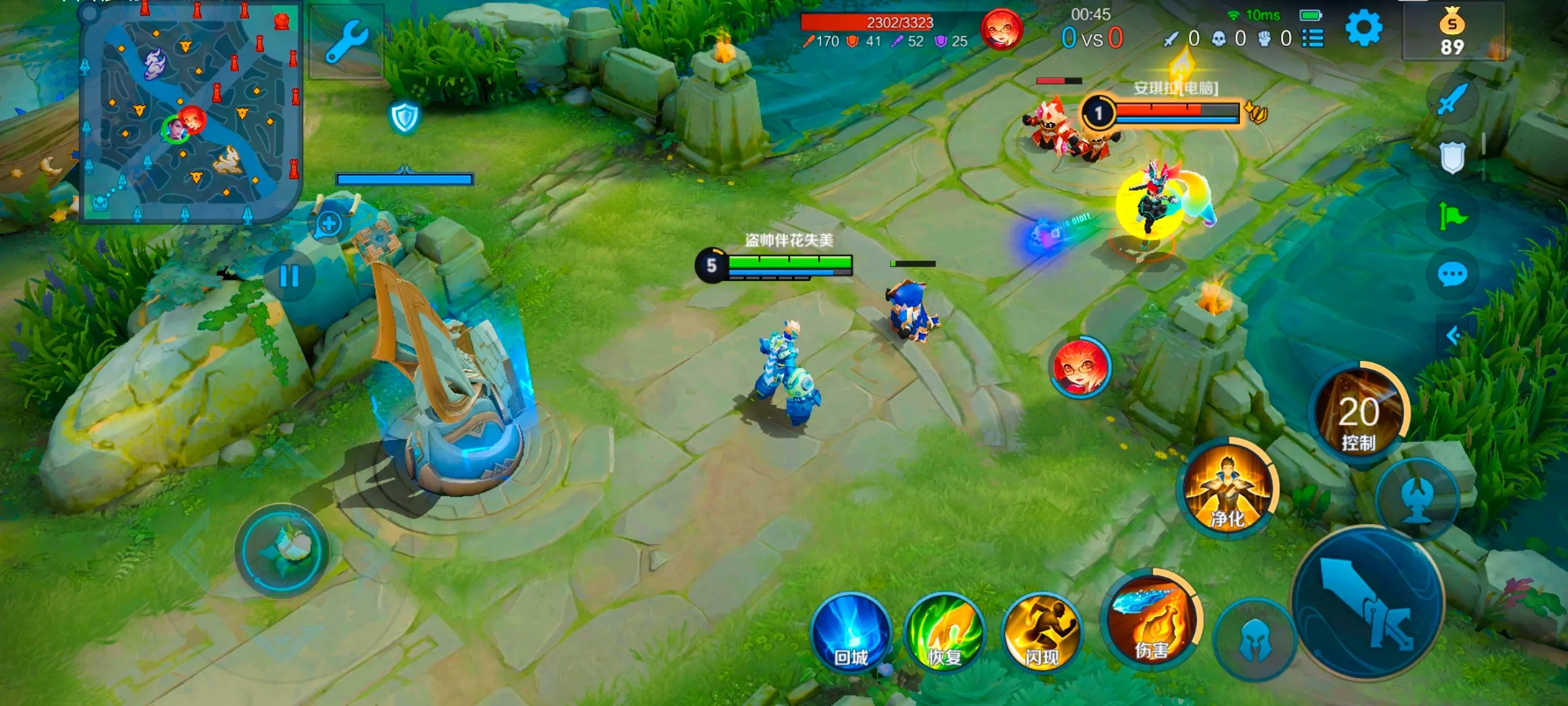Open the scoreboard list icon
1568x706 pixels.
[x=1313, y=39]
